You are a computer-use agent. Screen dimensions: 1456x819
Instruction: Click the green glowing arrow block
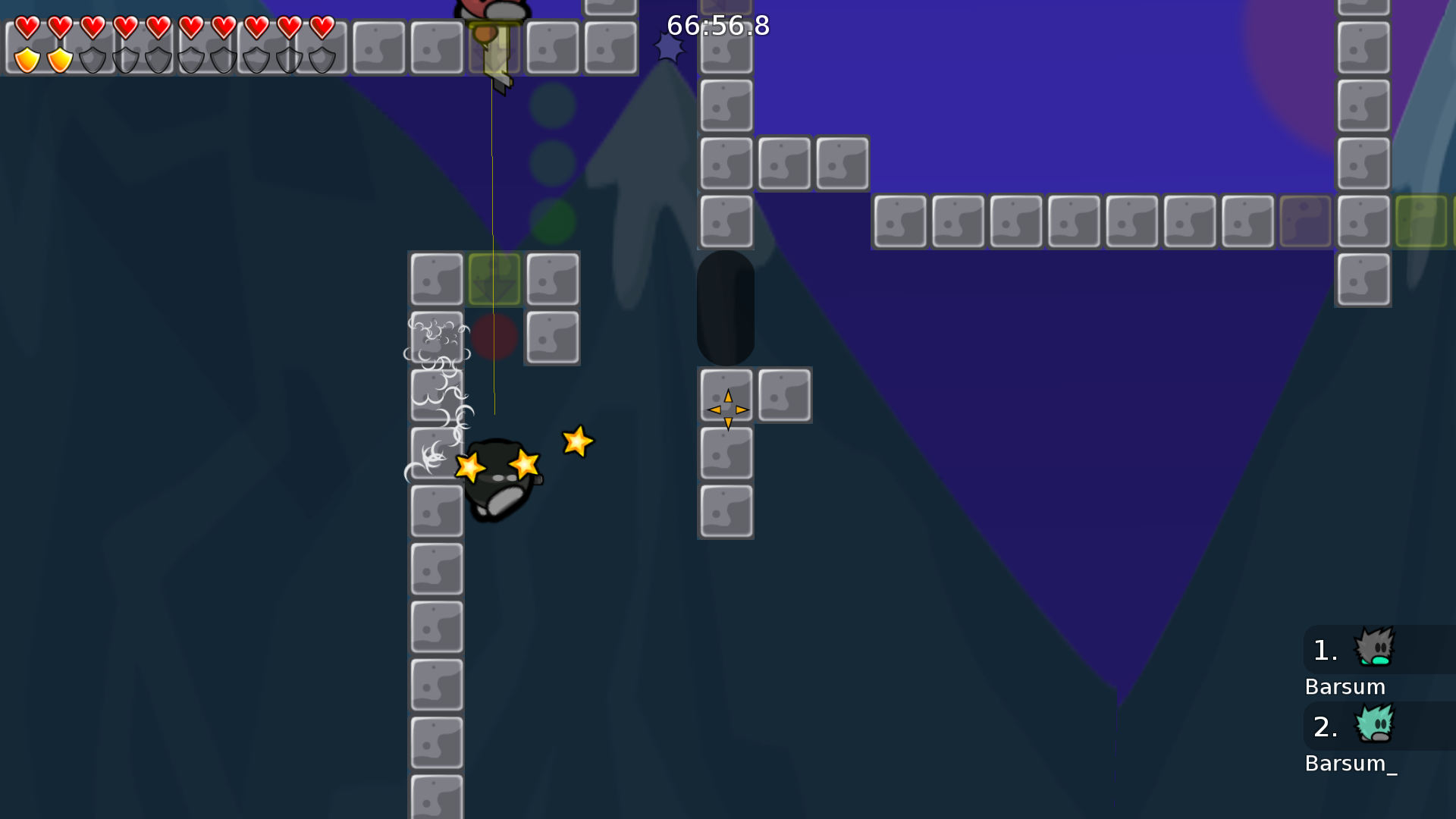pos(494,278)
